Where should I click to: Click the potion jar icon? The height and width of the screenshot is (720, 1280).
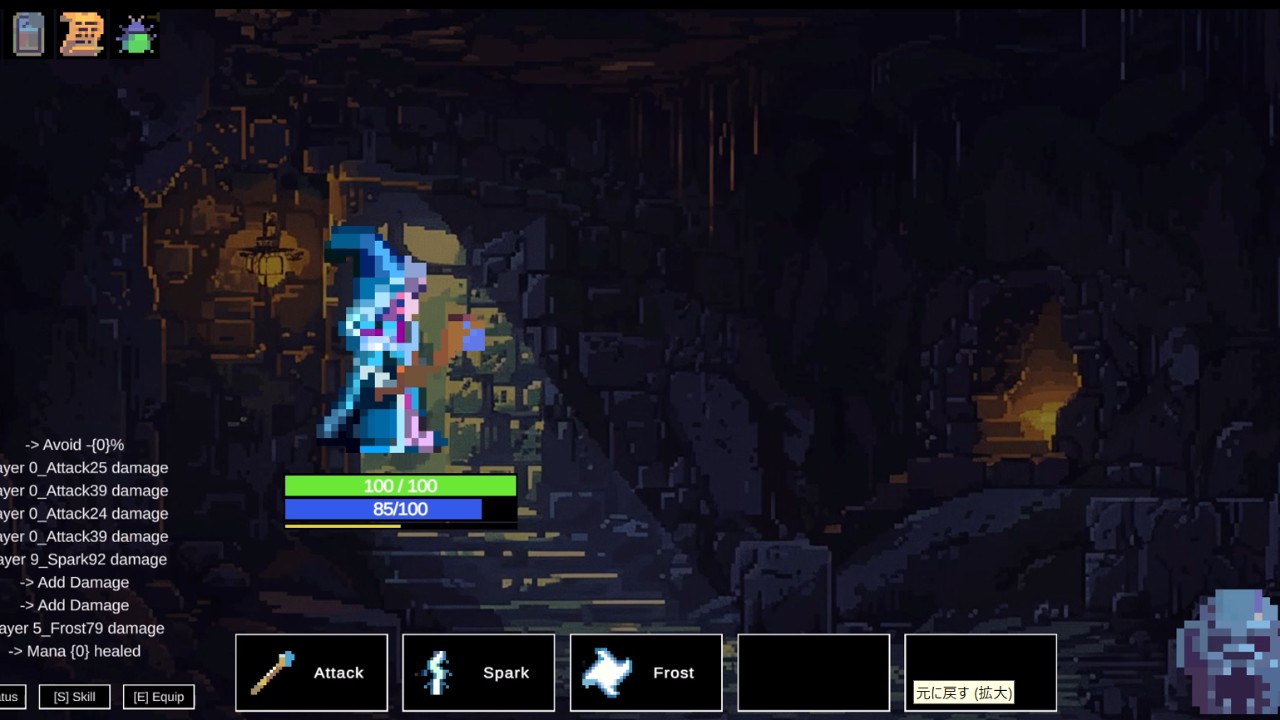[28, 35]
